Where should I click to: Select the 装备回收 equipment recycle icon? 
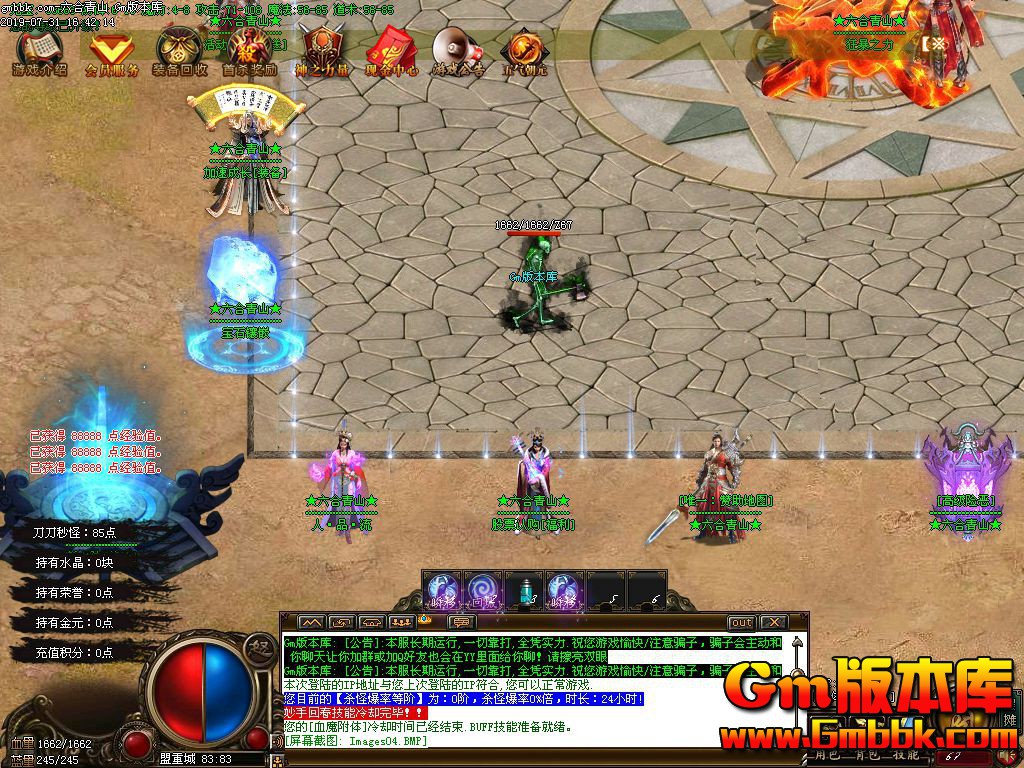click(x=179, y=52)
